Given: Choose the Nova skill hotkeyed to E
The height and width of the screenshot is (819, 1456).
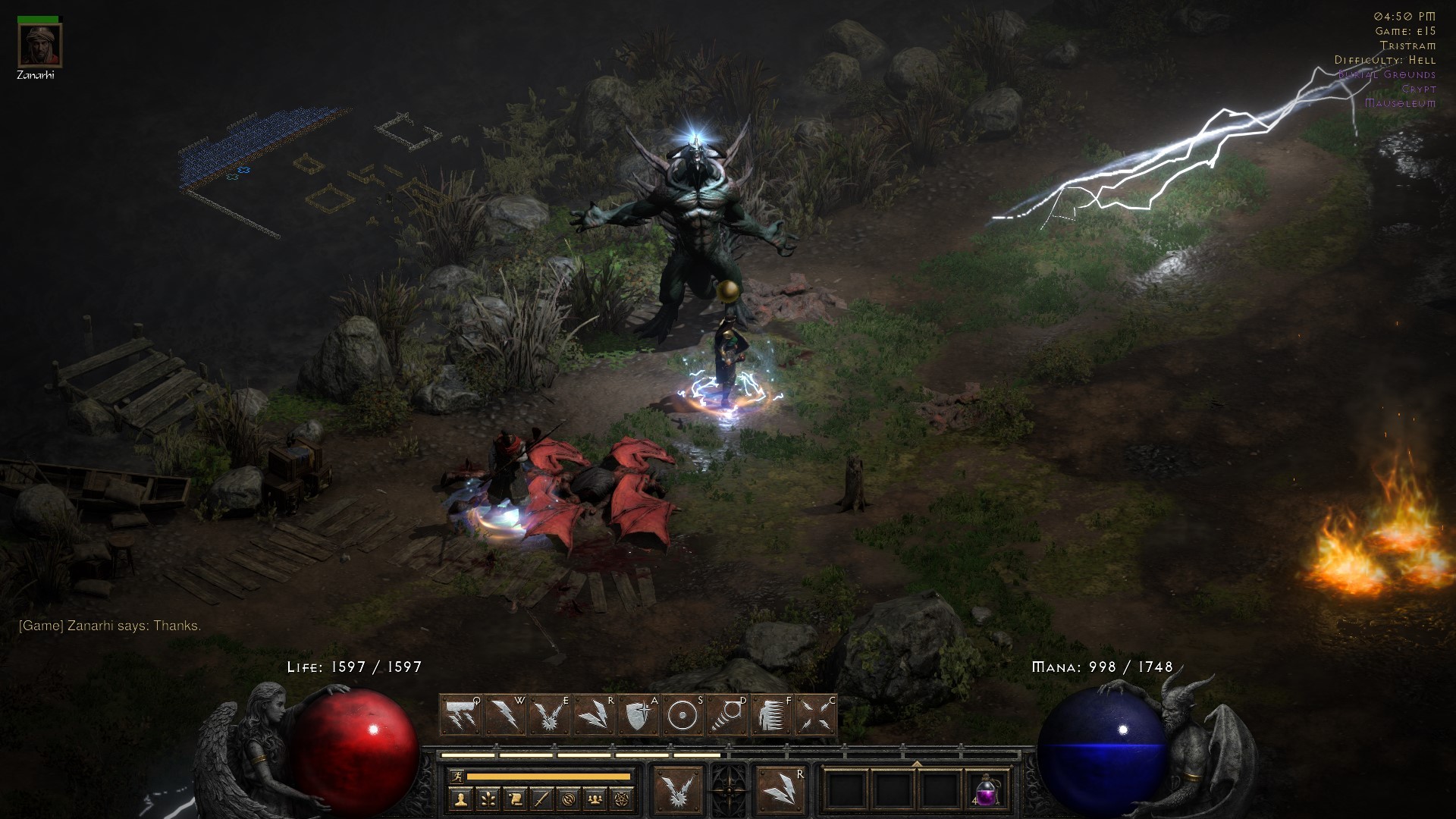Looking at the screenshot, I should coord(549,715).
